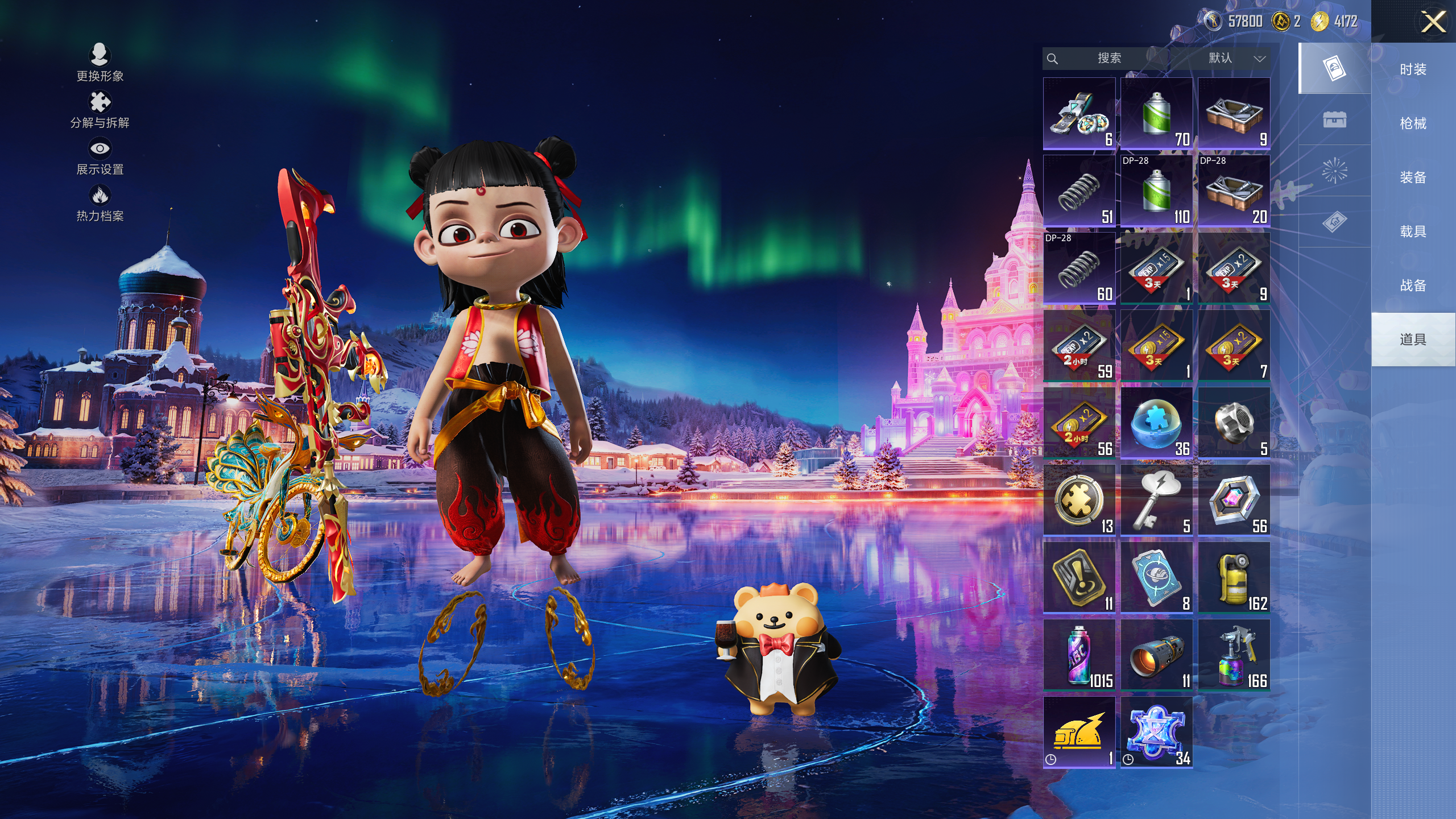Open the treasure chest sub-category icon
The width and height of the screenshot is (1456, 819).
point(1334,119)
